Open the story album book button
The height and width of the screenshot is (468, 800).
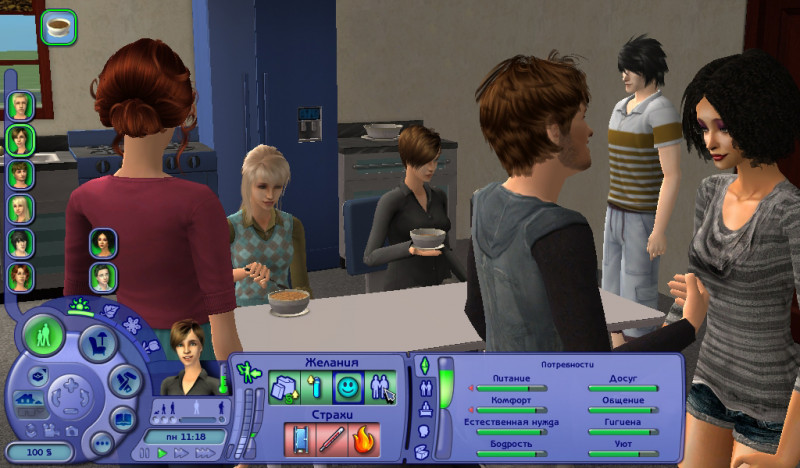click(123, 418)
